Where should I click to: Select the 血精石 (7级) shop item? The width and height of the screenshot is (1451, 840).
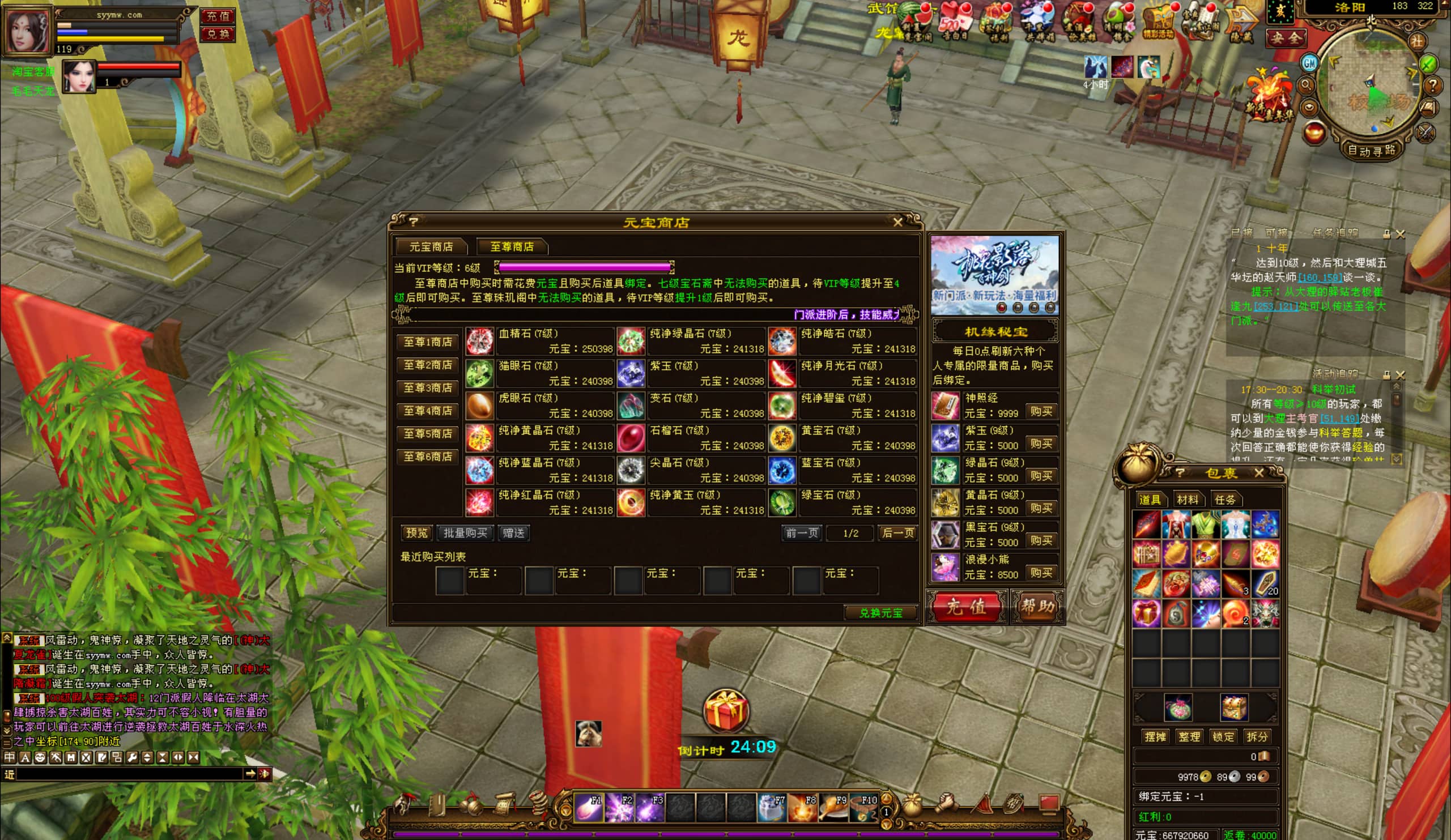click(x=480, y=342)
